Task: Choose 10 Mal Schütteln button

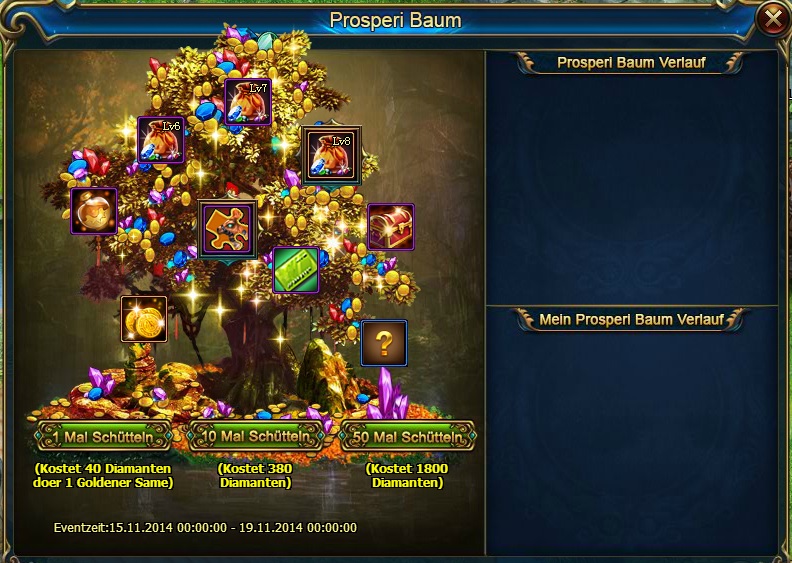Action: click(x=255, y=437)
